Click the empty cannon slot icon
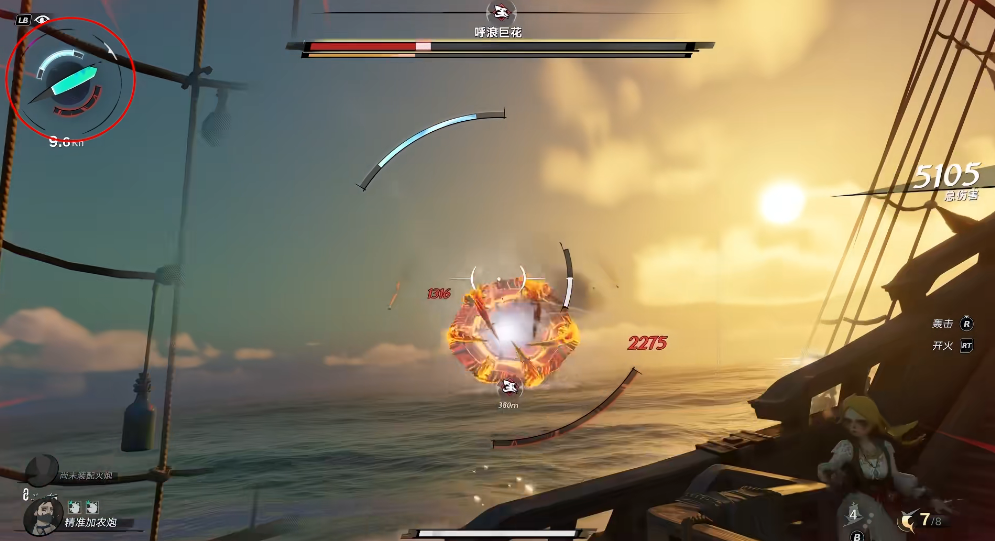This screenshot has height=541, width=995. 42,469
